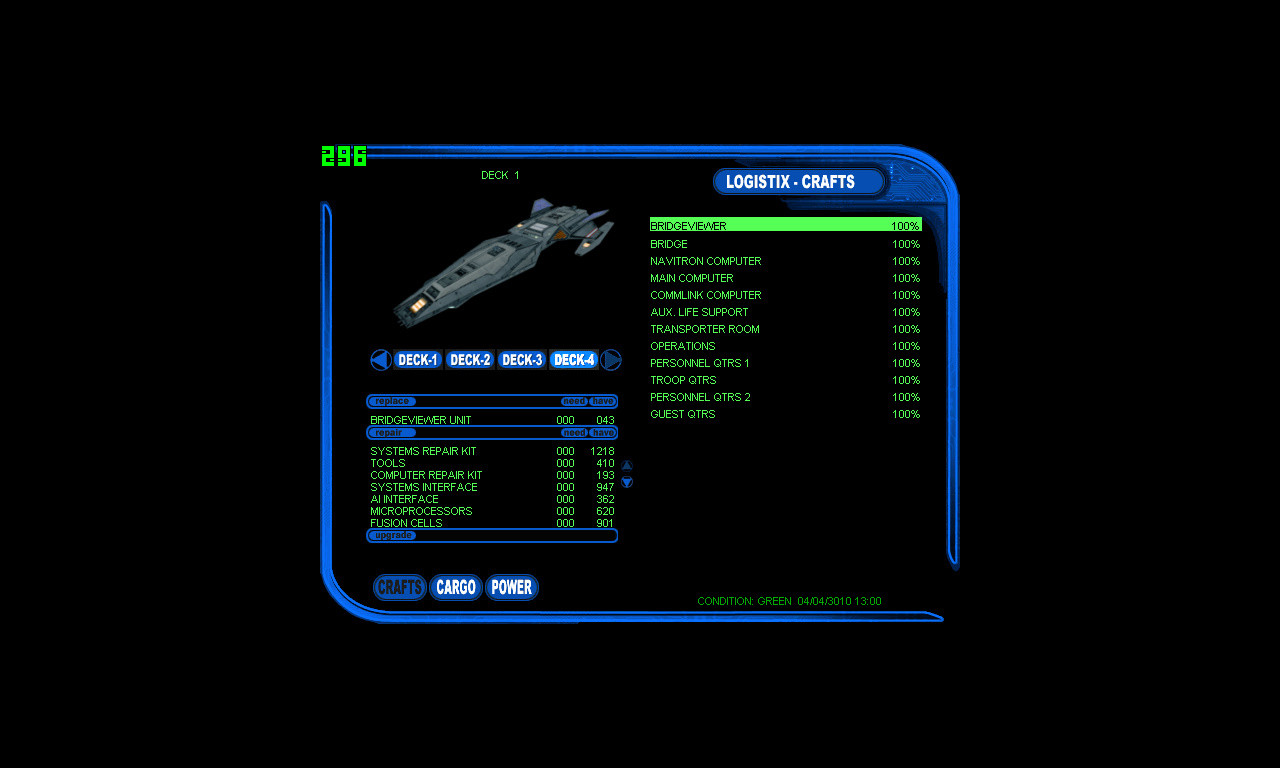
Task: Click DECK-3
Action: click(x=521, y=359)
